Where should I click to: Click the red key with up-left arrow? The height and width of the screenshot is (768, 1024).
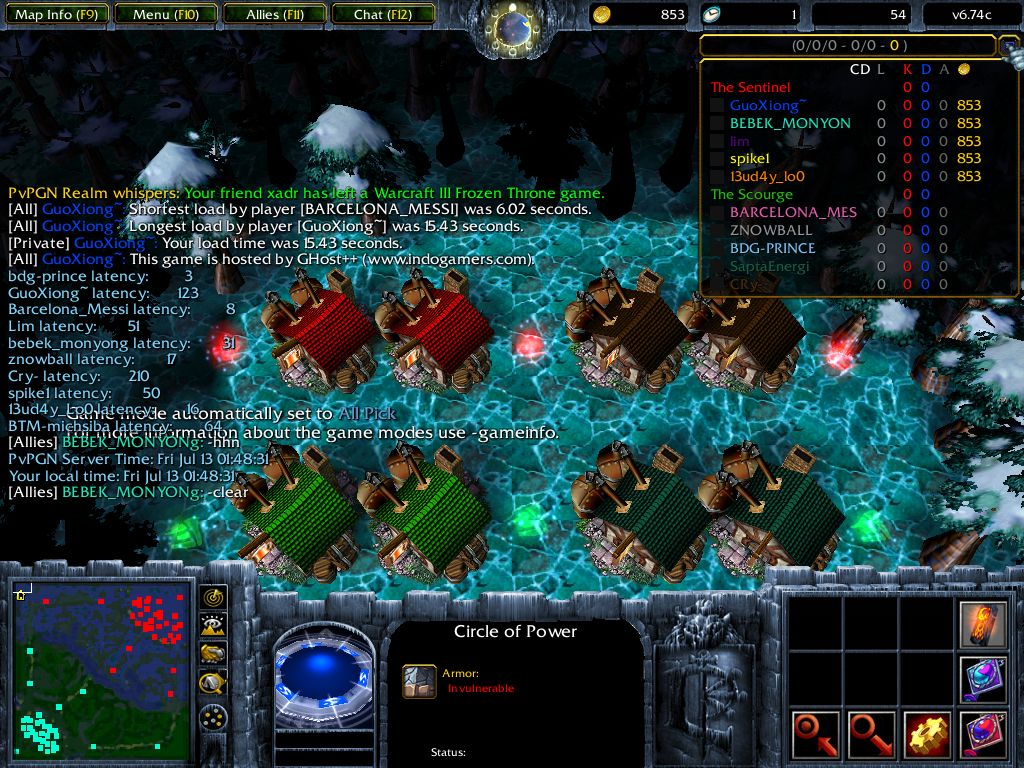(x=814, y=735)
